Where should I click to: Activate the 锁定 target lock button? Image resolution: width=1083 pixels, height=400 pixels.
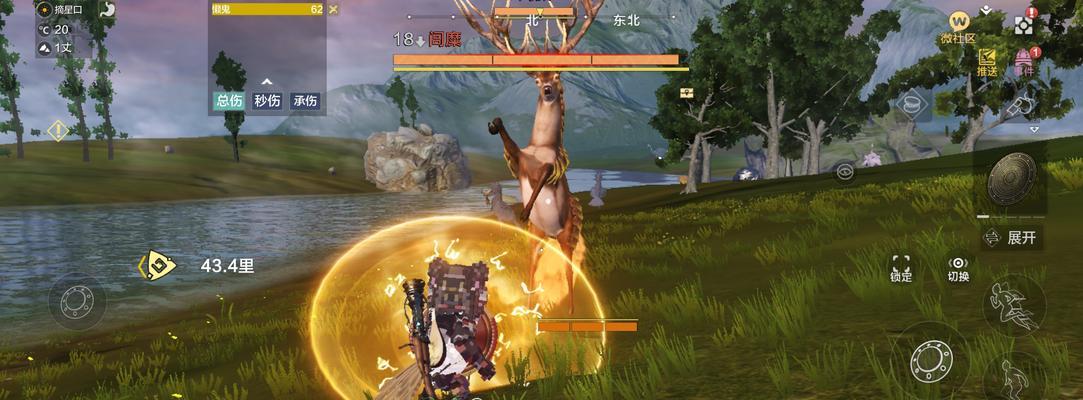click(901, 267)
